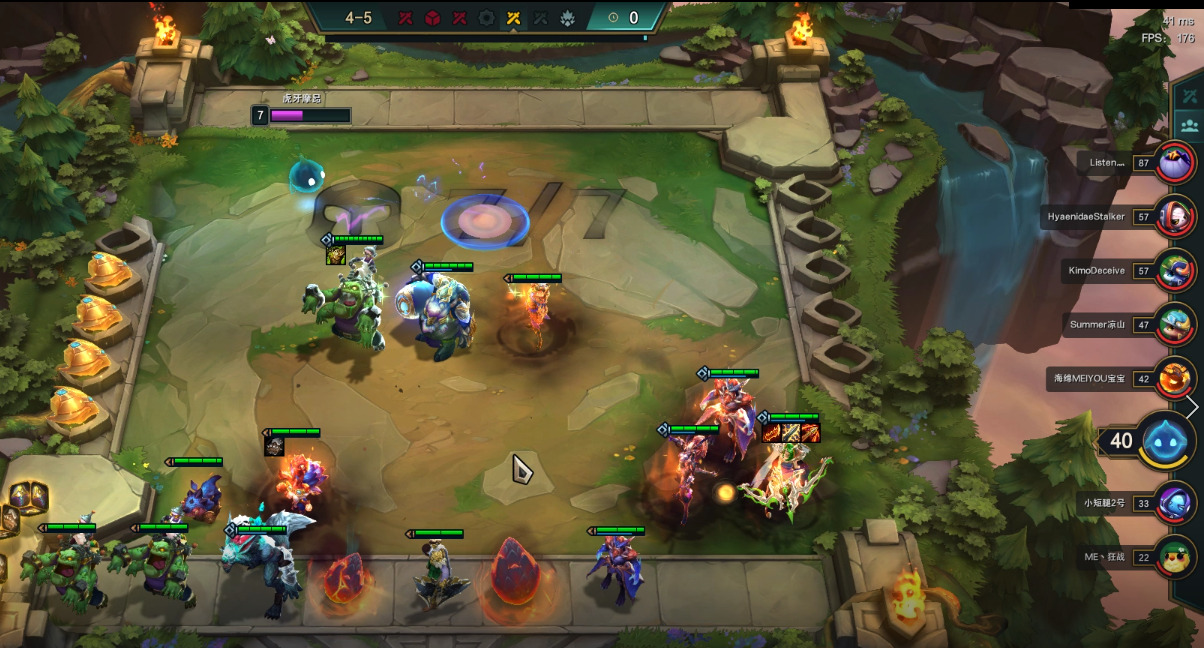Select the ME player entry with 22 health
Image resolution: width=1204 pixels, height=648 pixels.
(1175, 557)
